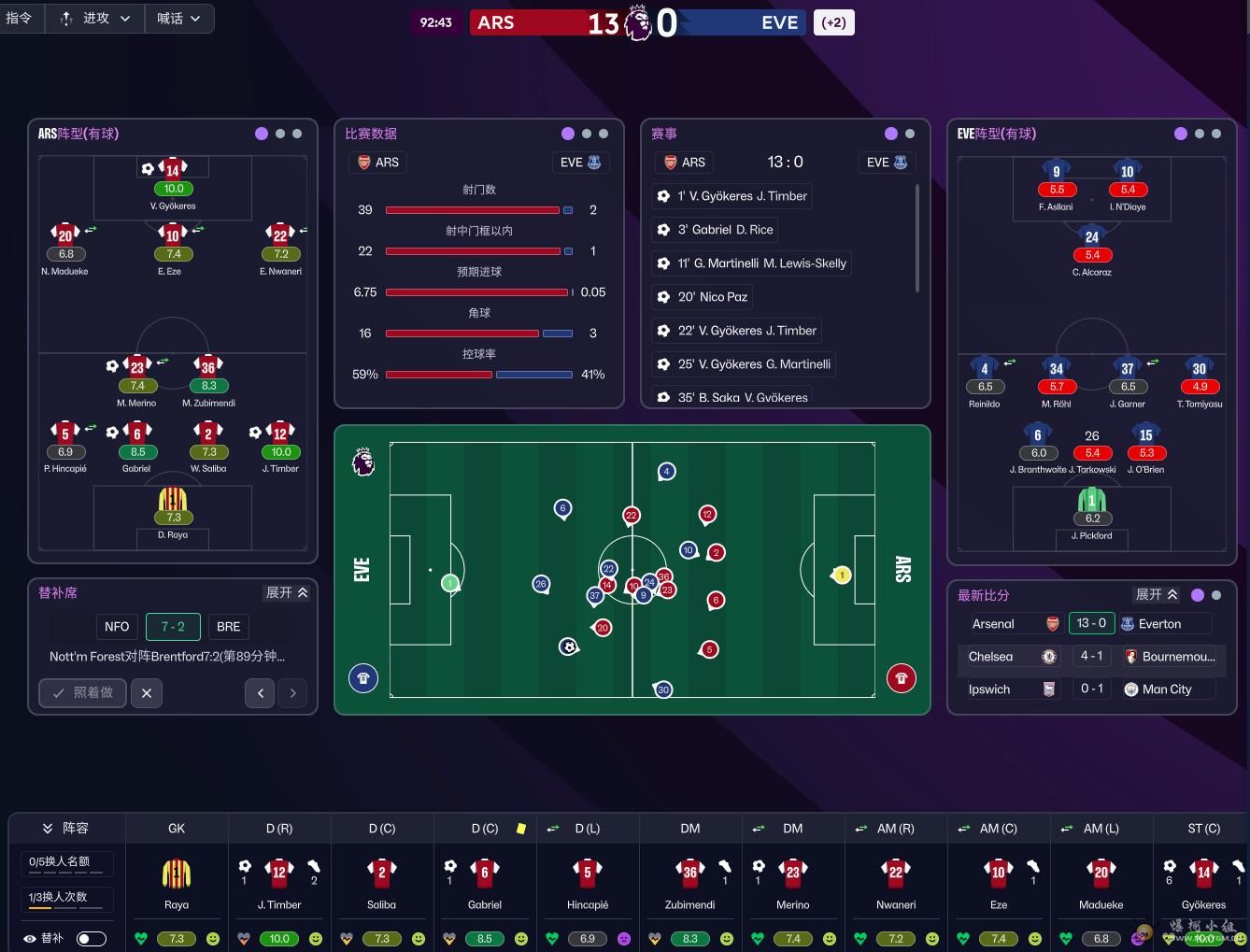Go to the previous score notification
The image size is (1250, 952).
point(260,692)
